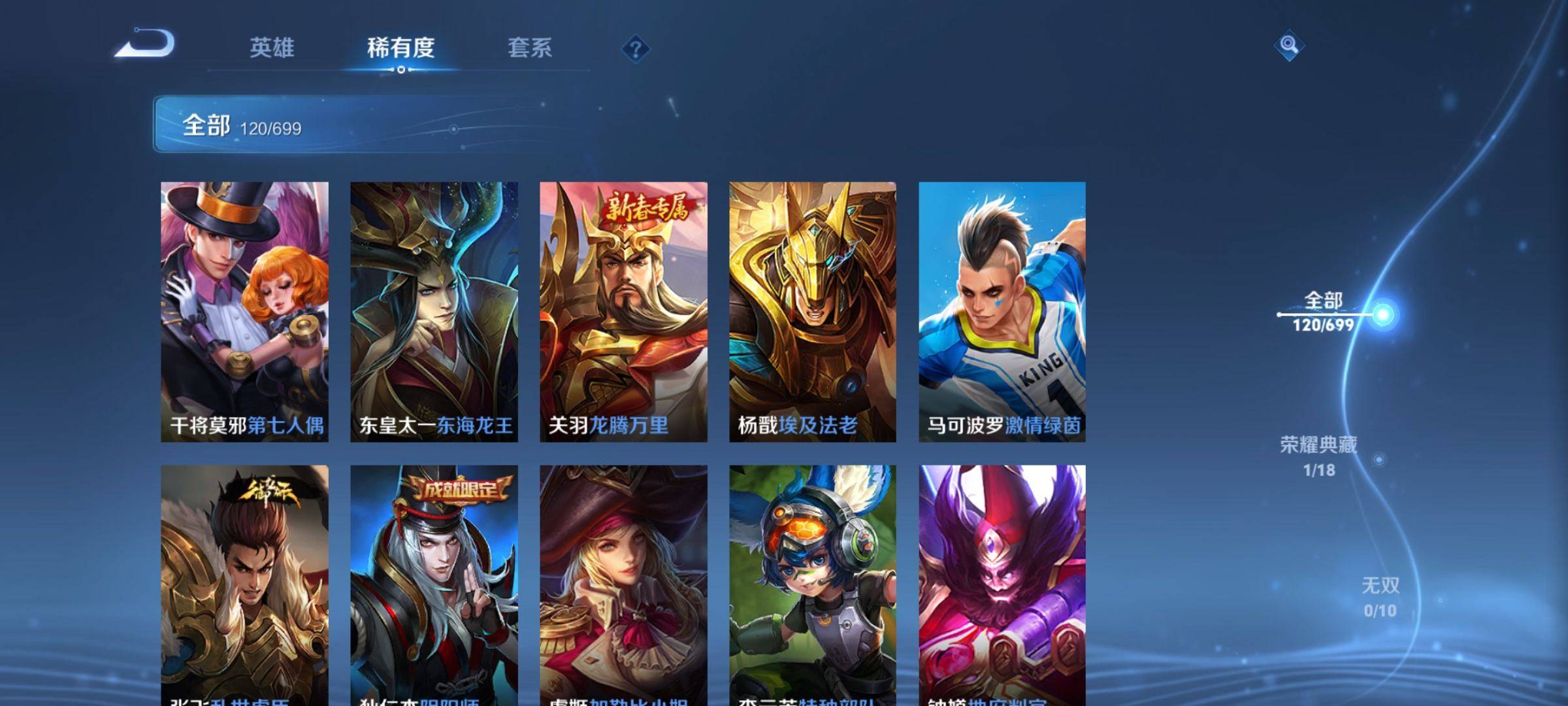Viewport: 1568px width, 706px height.
Task: Select the 干将莫邪 第七人偶 skin card
Action: click(x=245, y=311)
